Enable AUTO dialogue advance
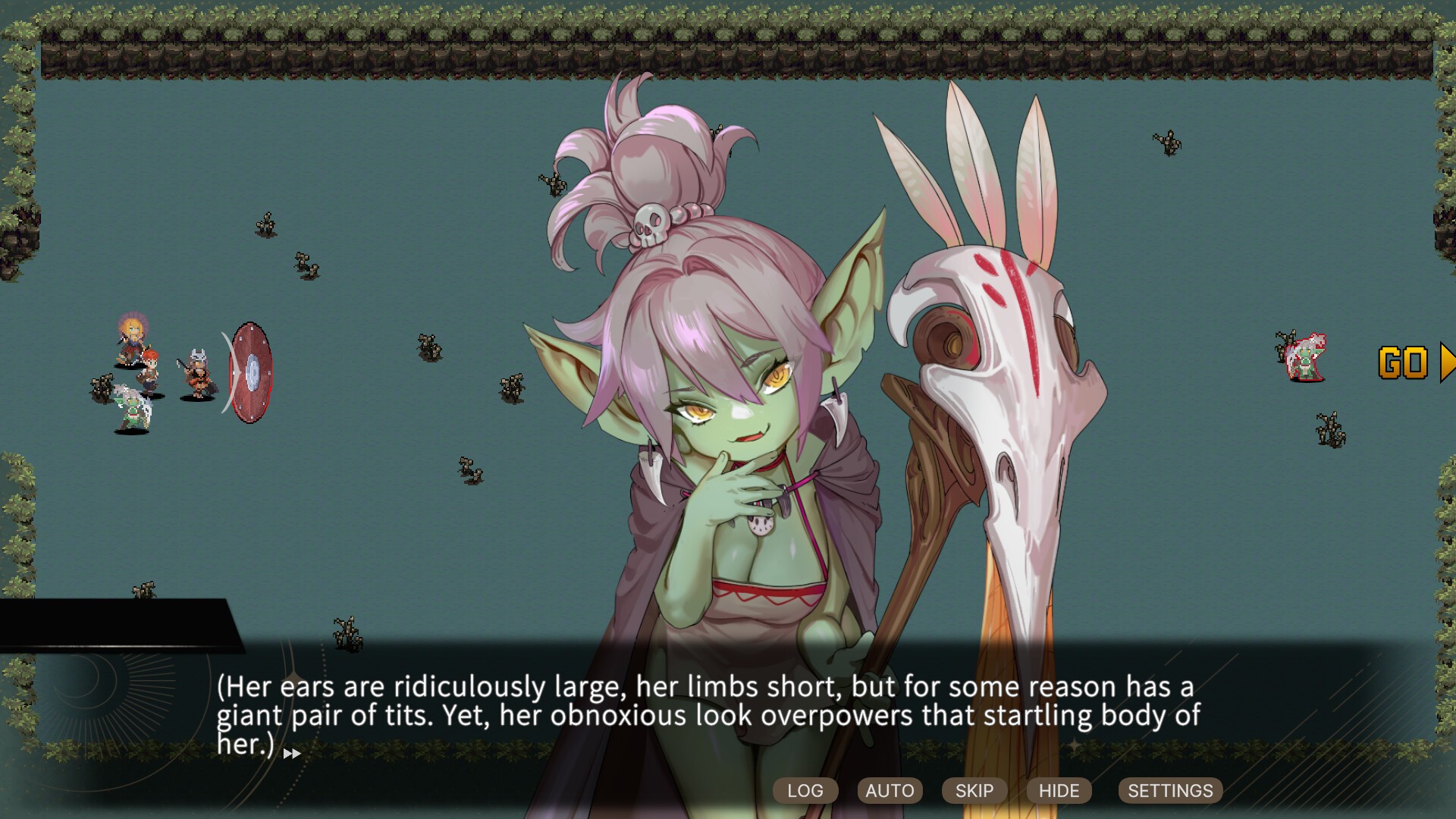This screenshot has height=819, width=1456. click(890, 790)
